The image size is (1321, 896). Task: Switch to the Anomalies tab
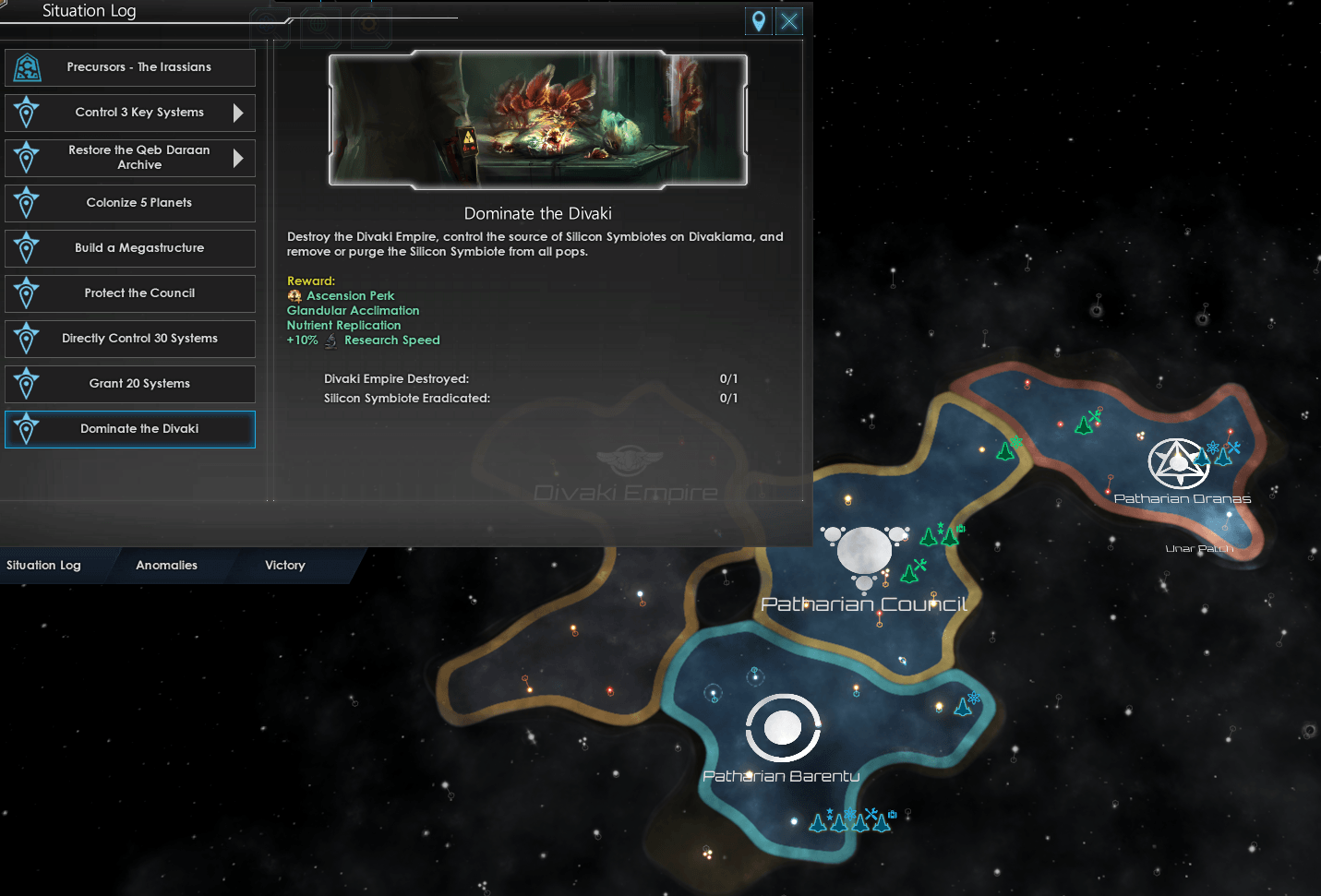pos(166,566)
